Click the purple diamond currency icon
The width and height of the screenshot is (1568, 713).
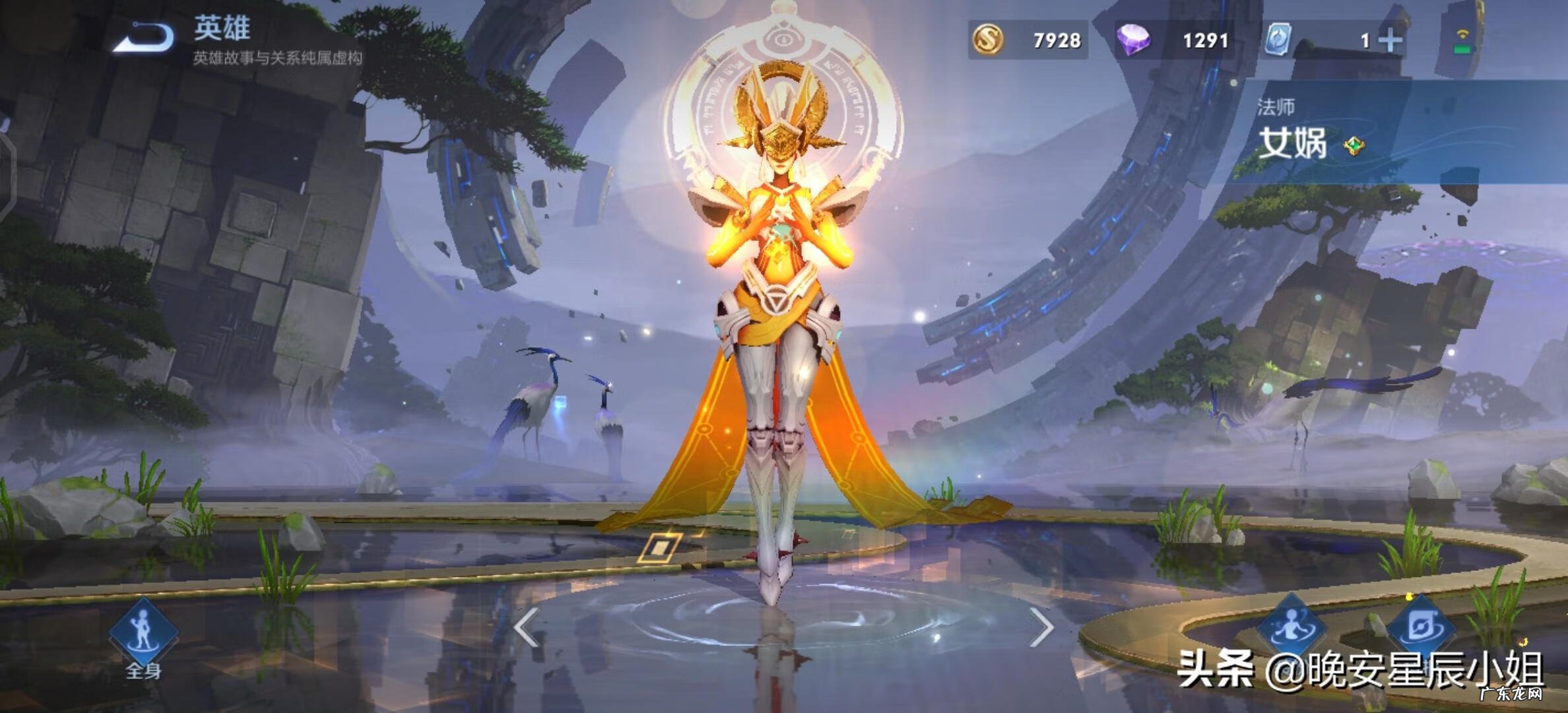point(1132,40)
